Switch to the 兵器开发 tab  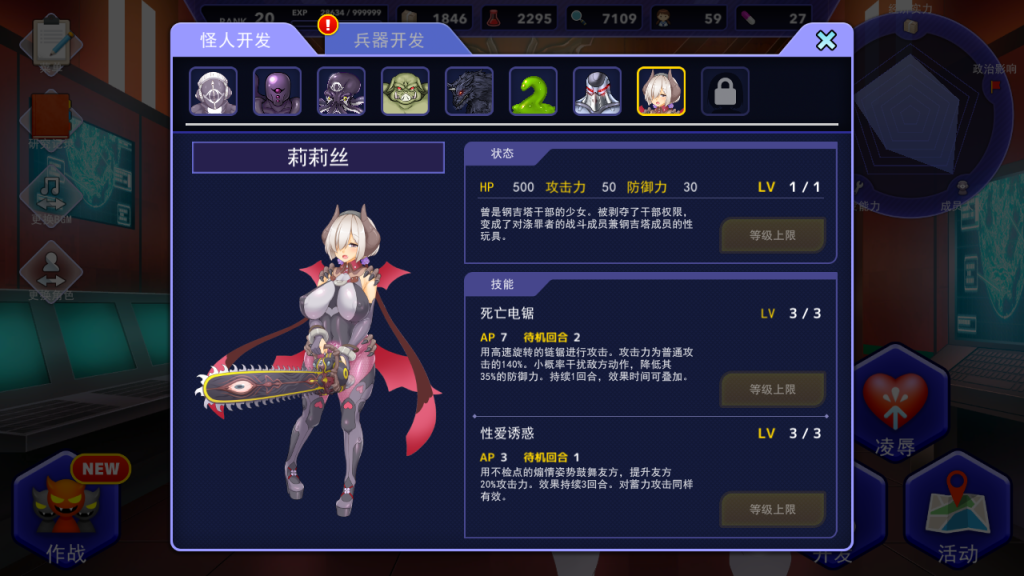click(389, 40)
